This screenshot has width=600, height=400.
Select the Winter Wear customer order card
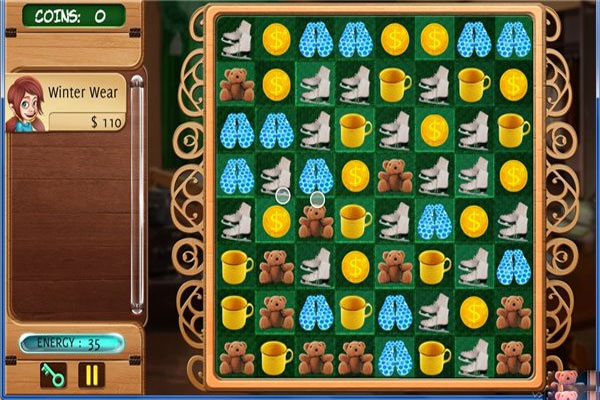point(66,103)
